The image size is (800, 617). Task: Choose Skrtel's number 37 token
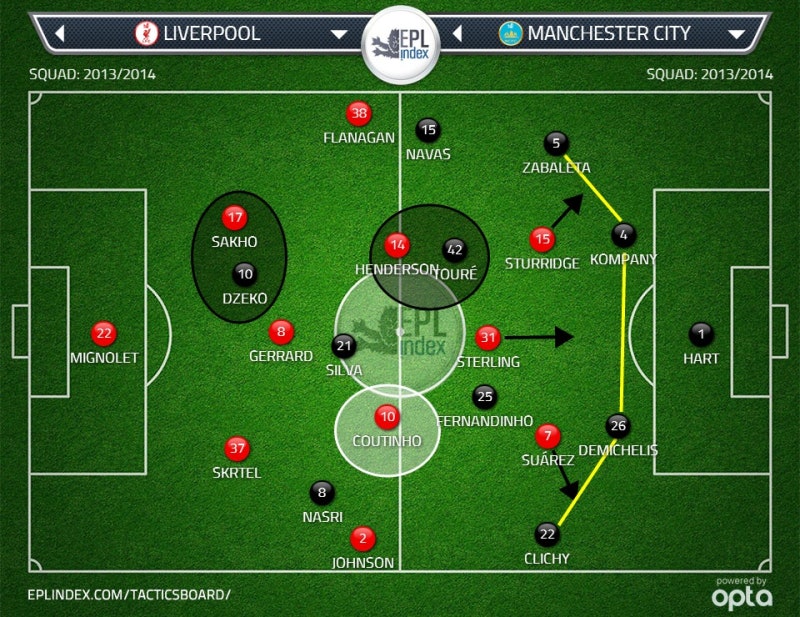pos(237,448)
